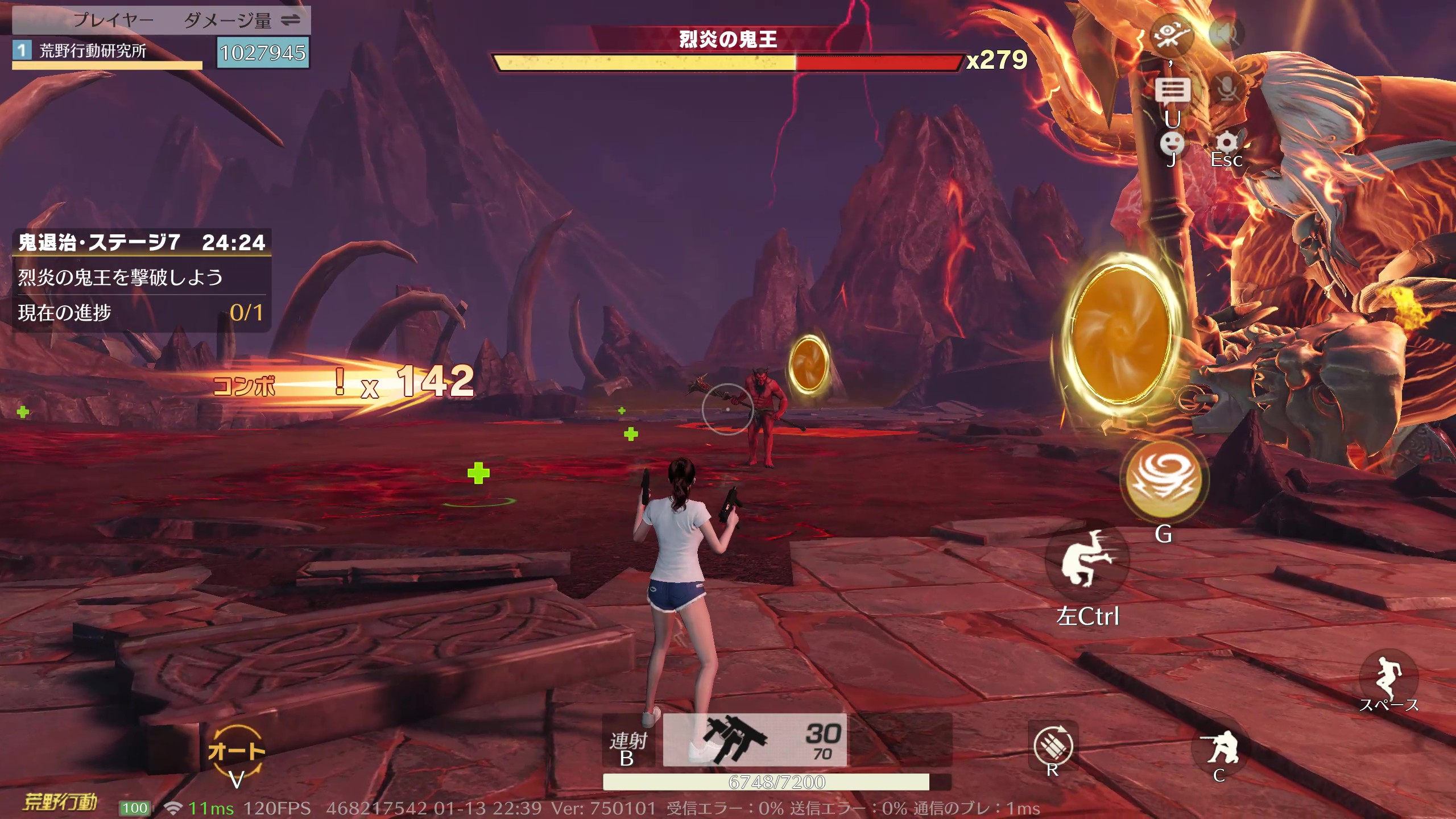This screenshot has height=819, width=1456.
Task: Select the dual pistols weapon slot
Action: [754, 740]
